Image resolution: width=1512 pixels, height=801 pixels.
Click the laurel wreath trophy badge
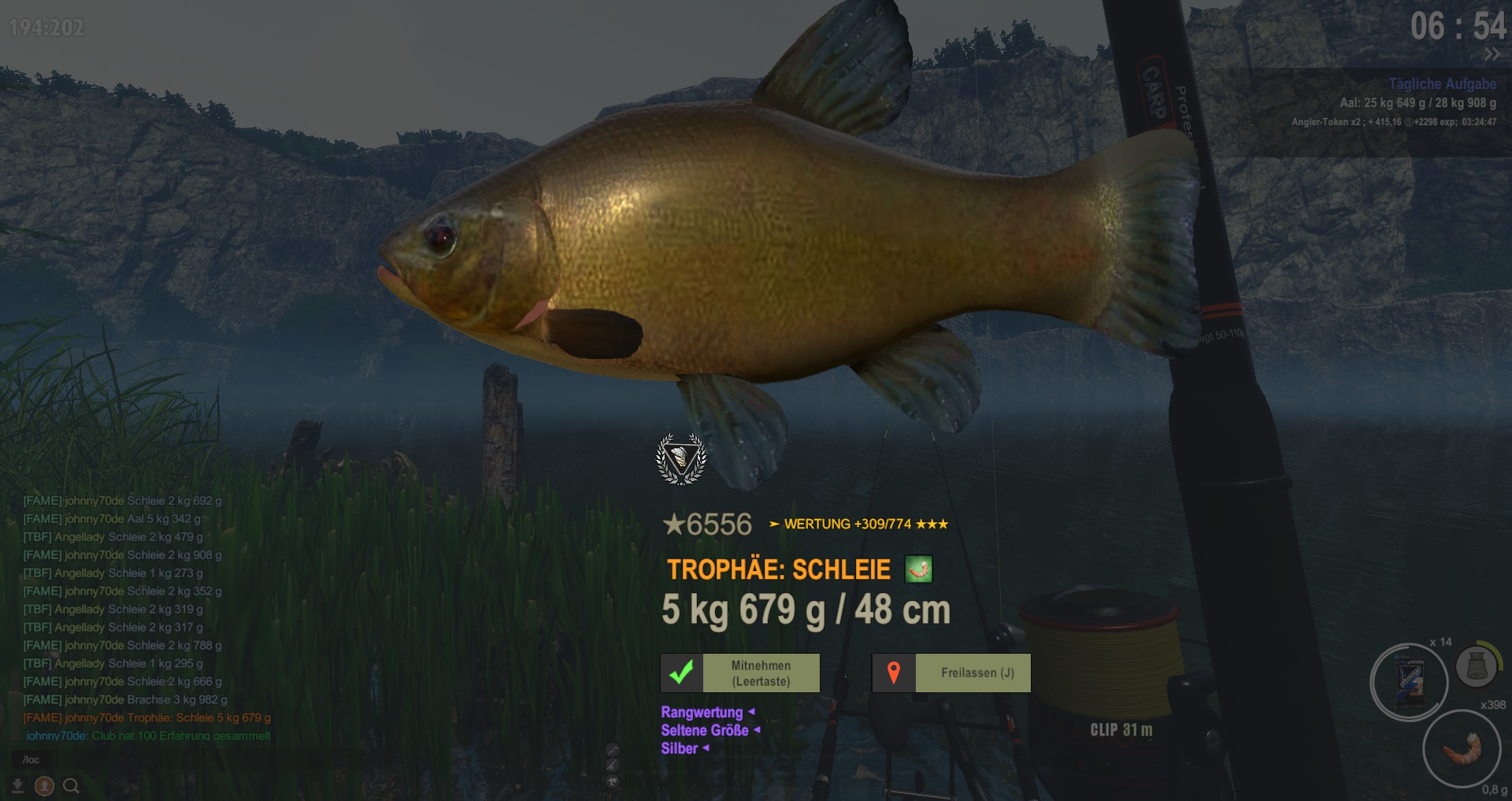coord(681,458)
